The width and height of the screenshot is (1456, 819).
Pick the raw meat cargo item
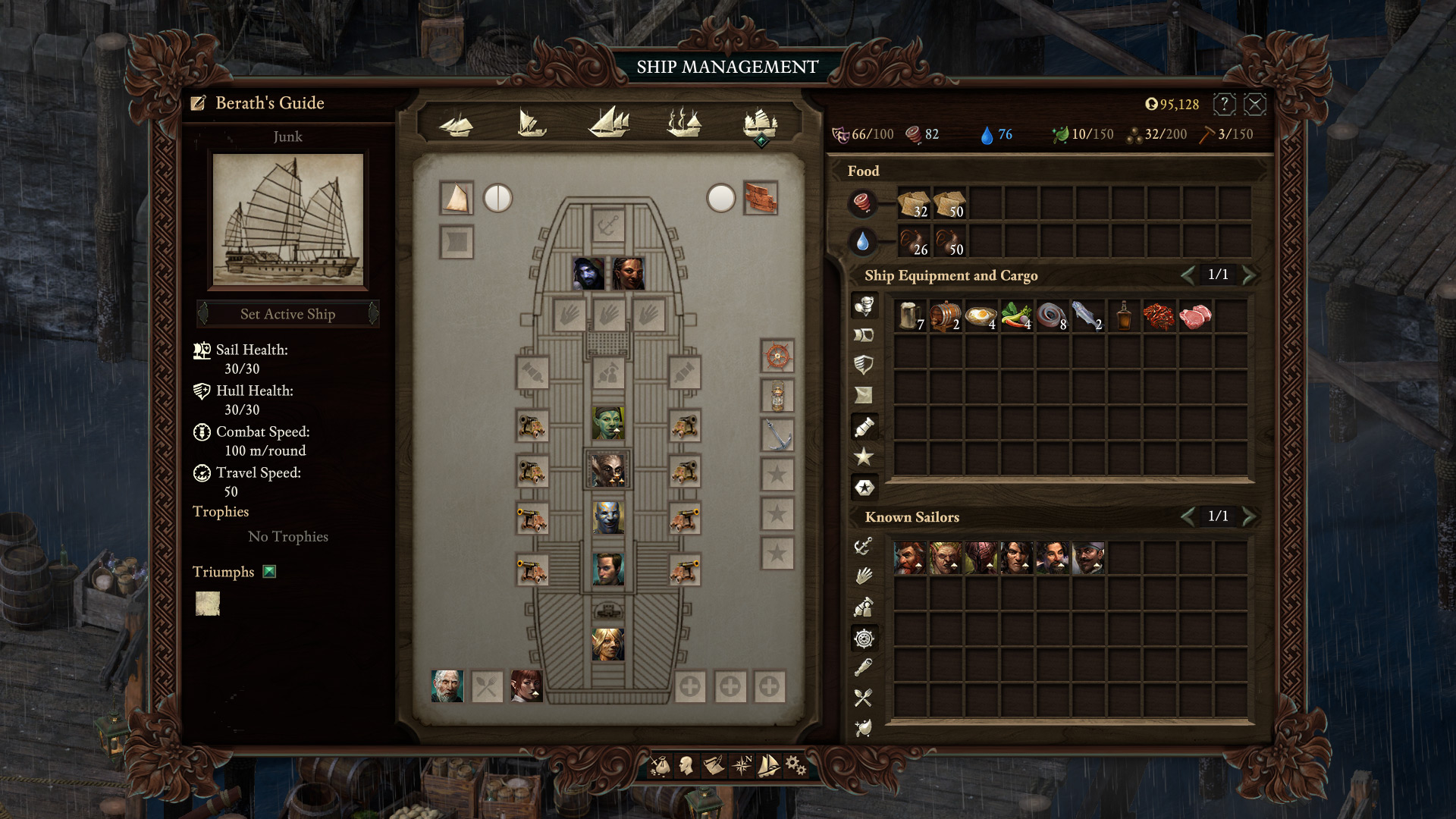1194,315
